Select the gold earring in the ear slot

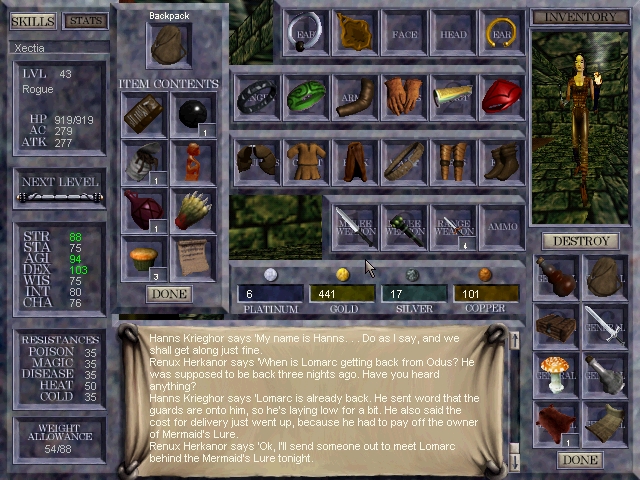coord(502,33)
